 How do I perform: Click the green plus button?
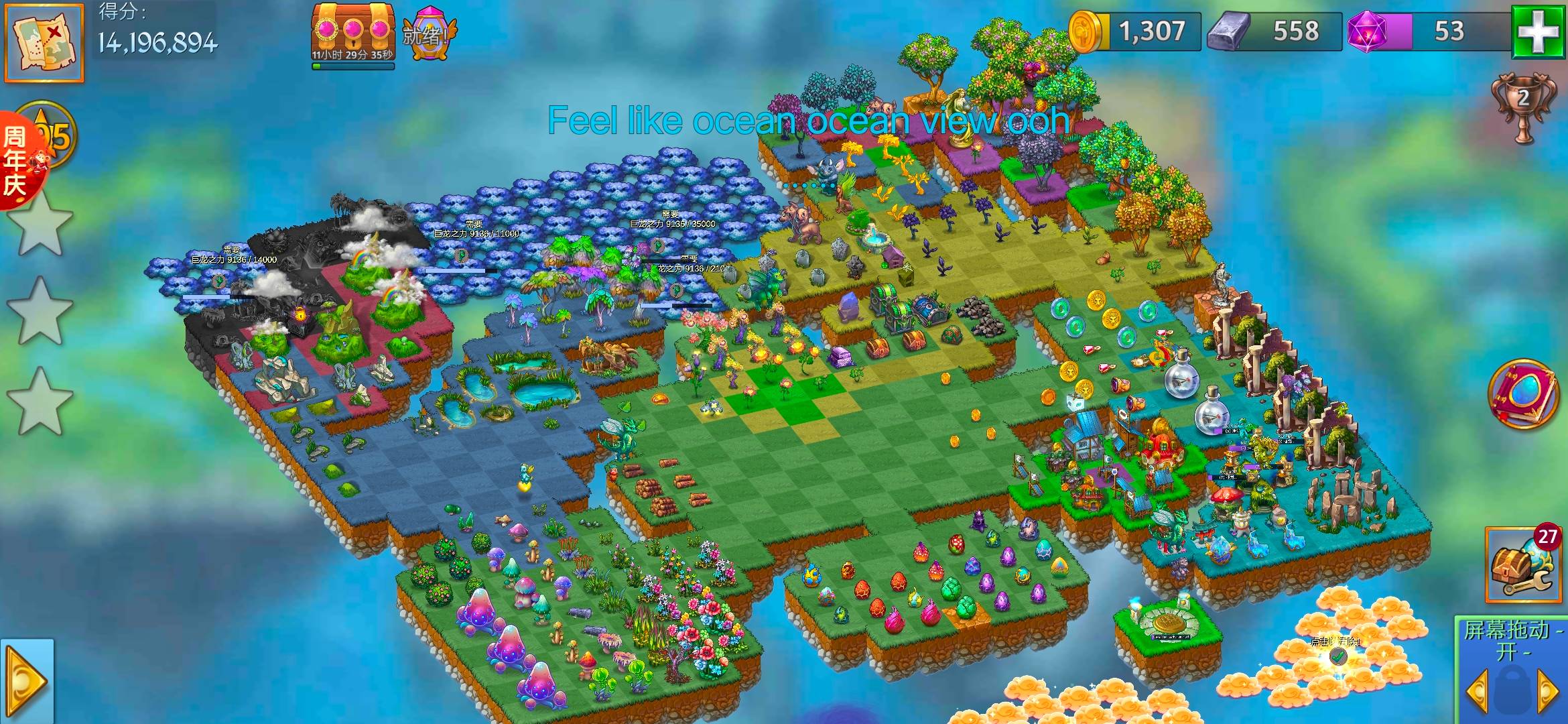pyautogui.click(x=1539, y=32)
